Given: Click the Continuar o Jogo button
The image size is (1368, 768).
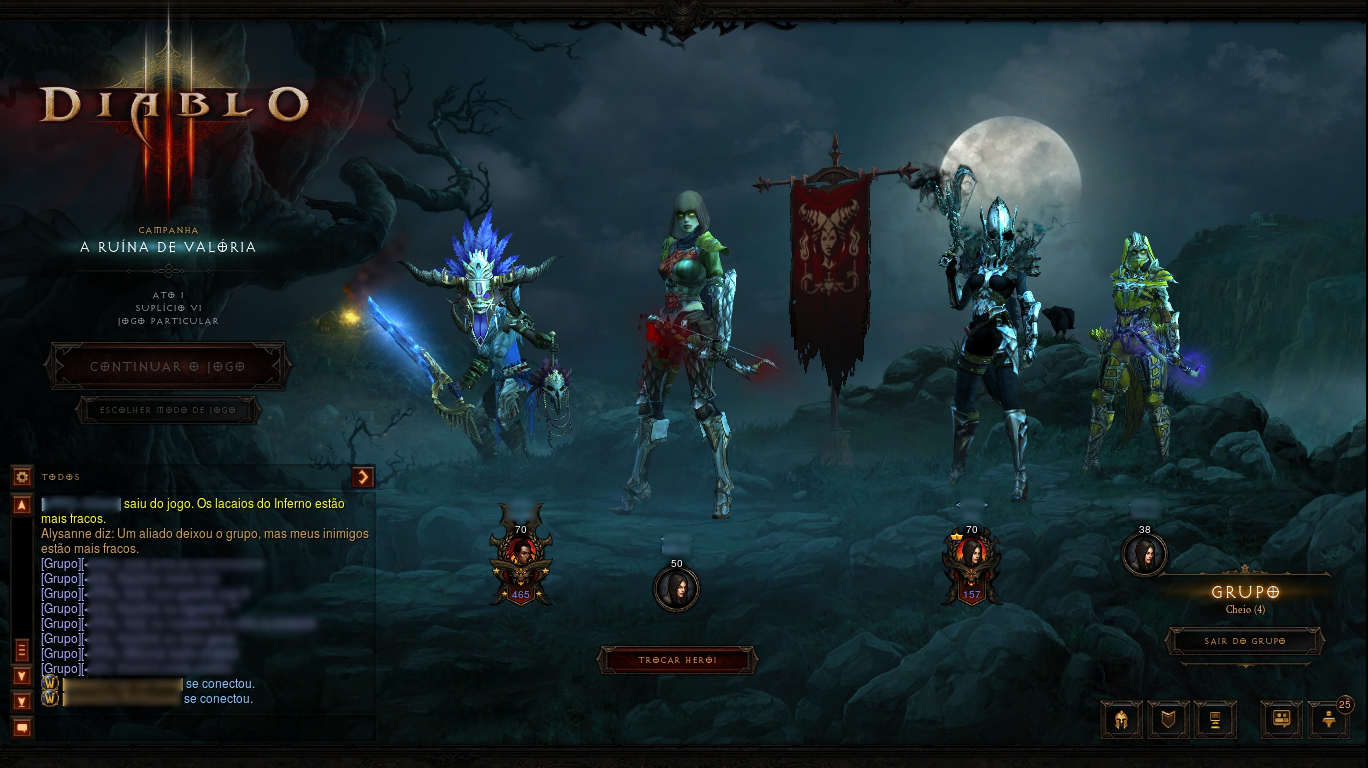Looking at the screenshot, I should pos(167,366).
